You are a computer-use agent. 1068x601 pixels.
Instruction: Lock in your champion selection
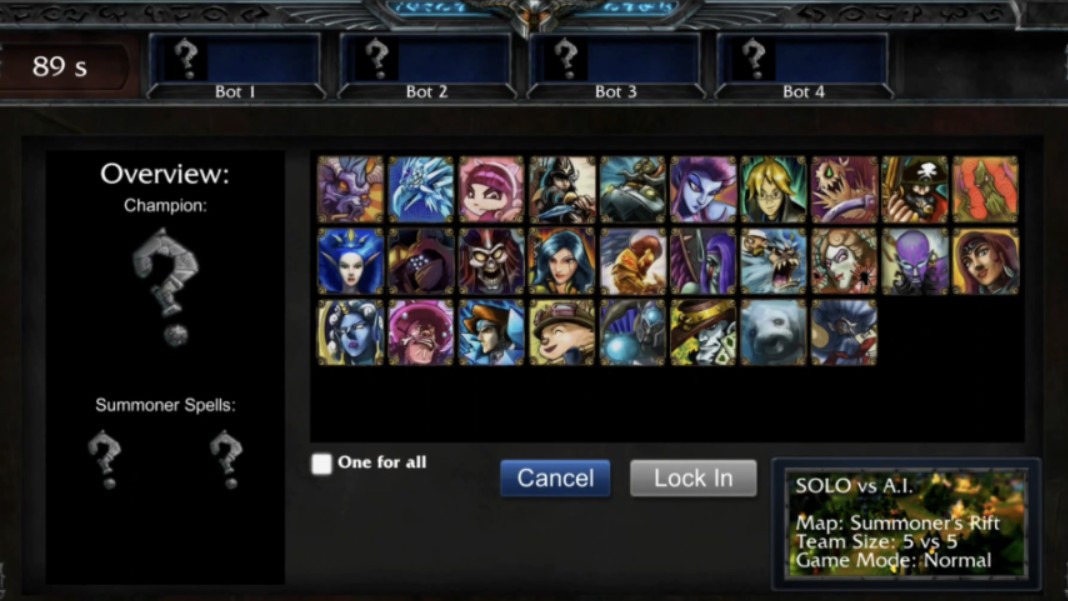pos(693,478)
